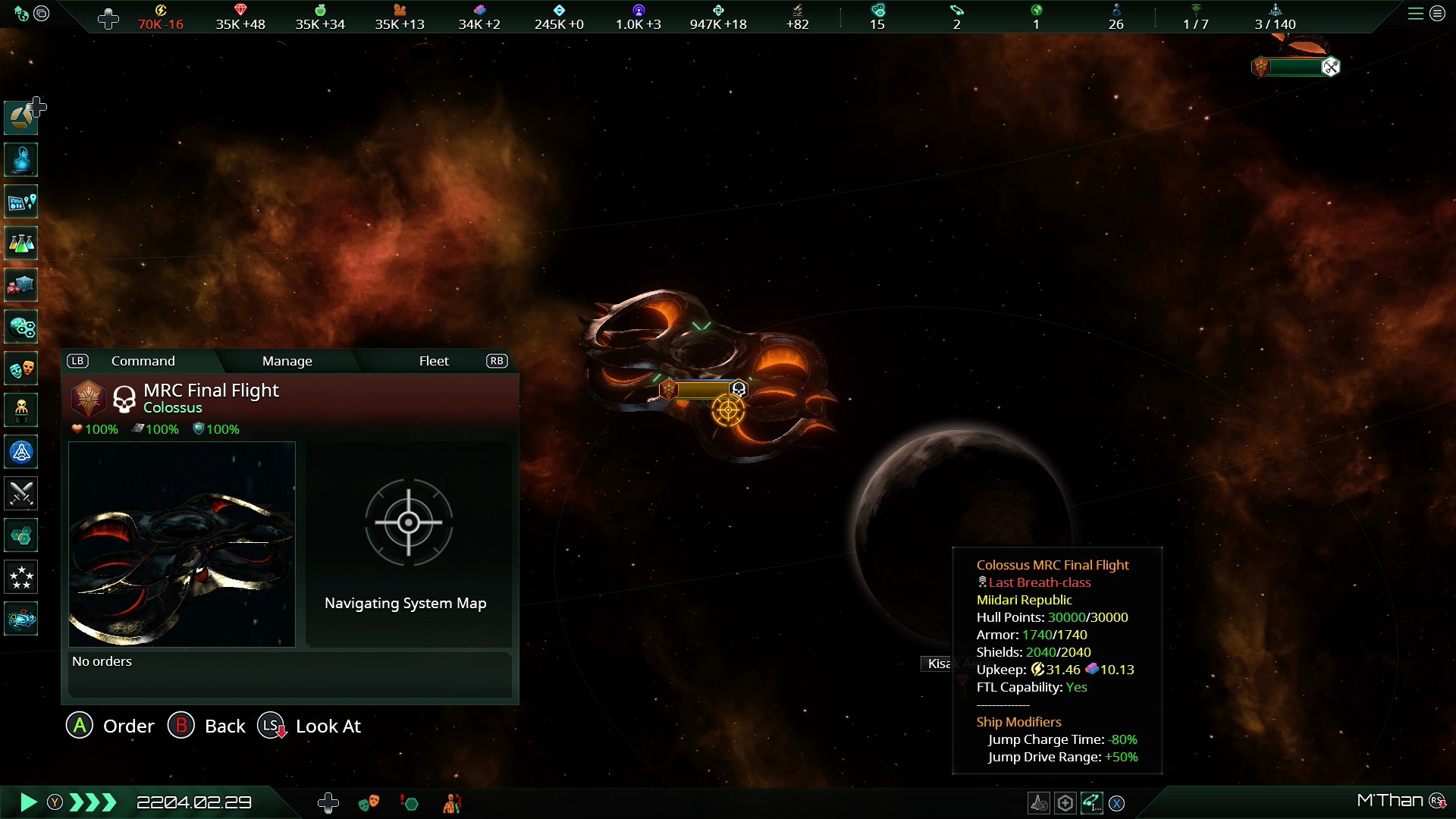
Task: Open the crossed swords war menu
Action: [21, 494]
